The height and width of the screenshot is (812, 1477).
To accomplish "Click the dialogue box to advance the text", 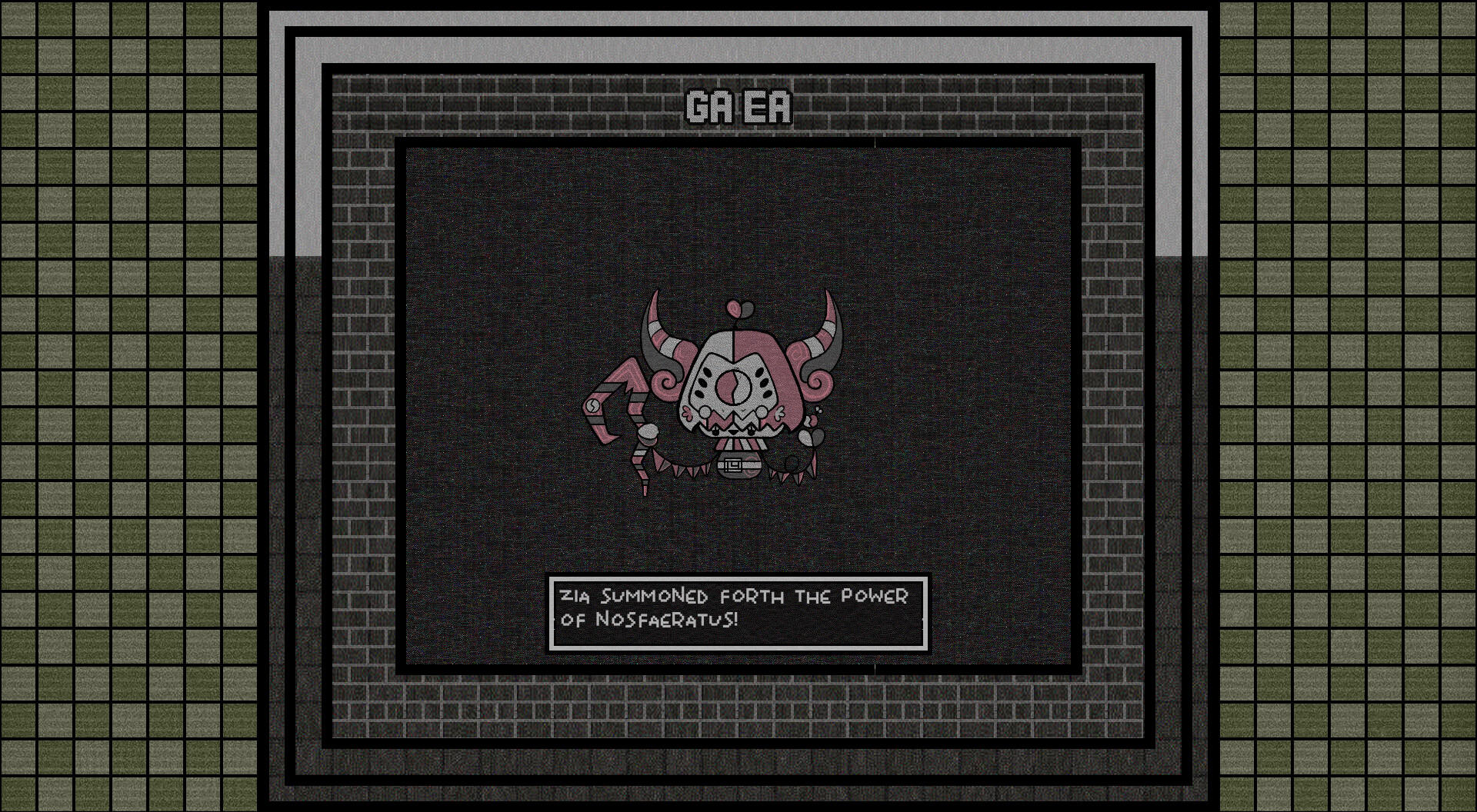I will click(737, 614).
